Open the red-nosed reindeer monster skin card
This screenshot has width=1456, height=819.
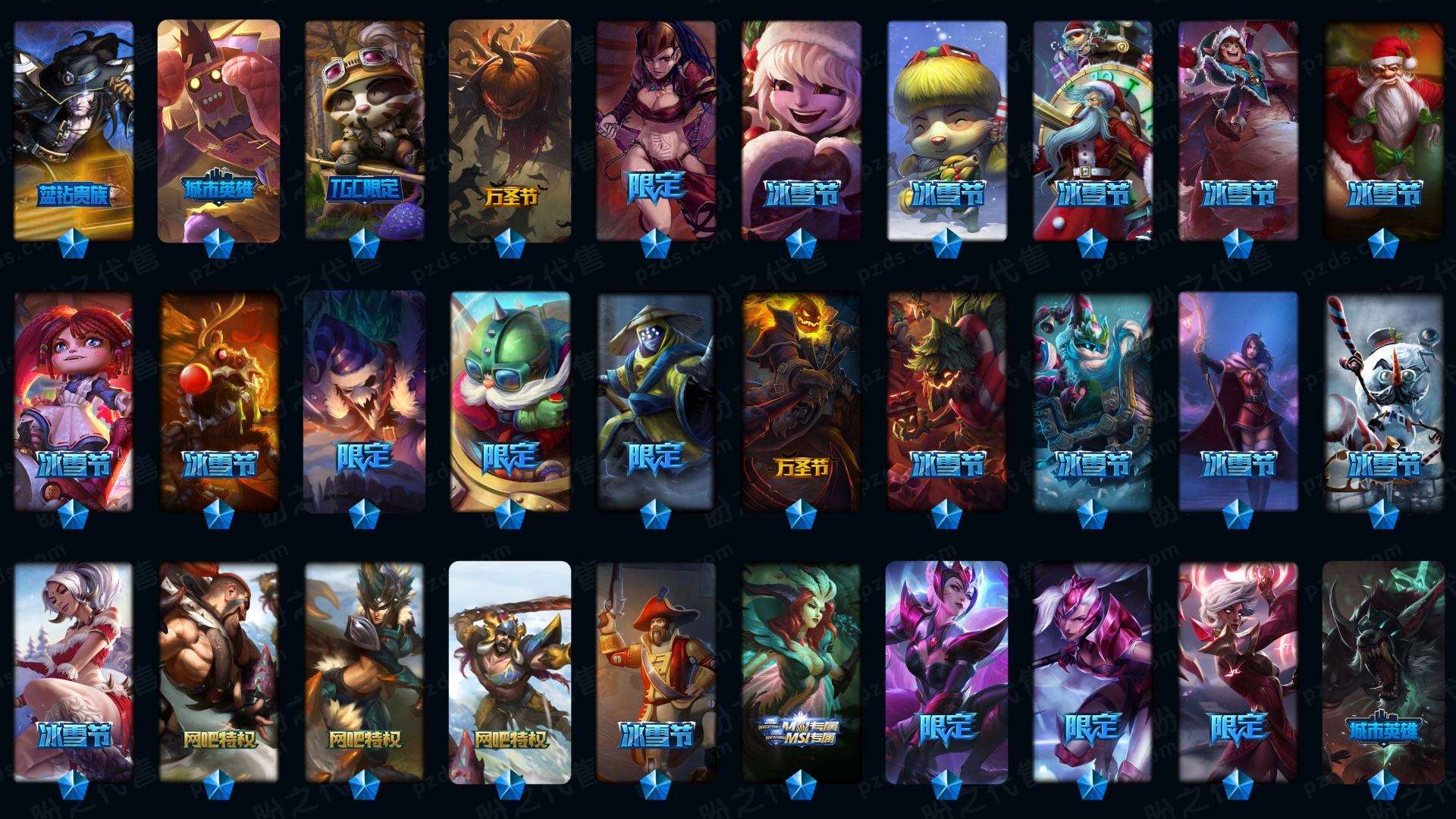pyautogui.click(x=219, y=402)
